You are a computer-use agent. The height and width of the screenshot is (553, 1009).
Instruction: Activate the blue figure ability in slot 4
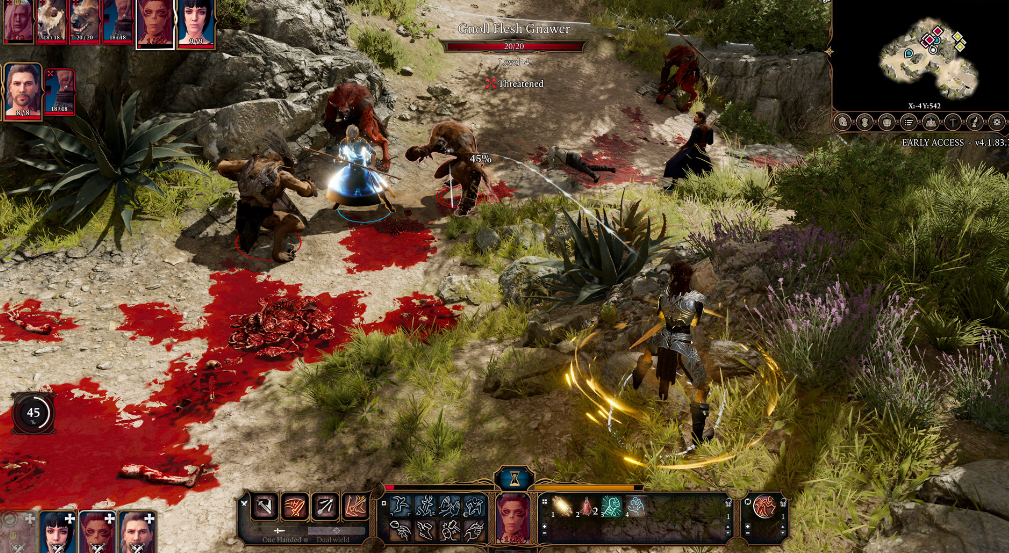(635, 507)
